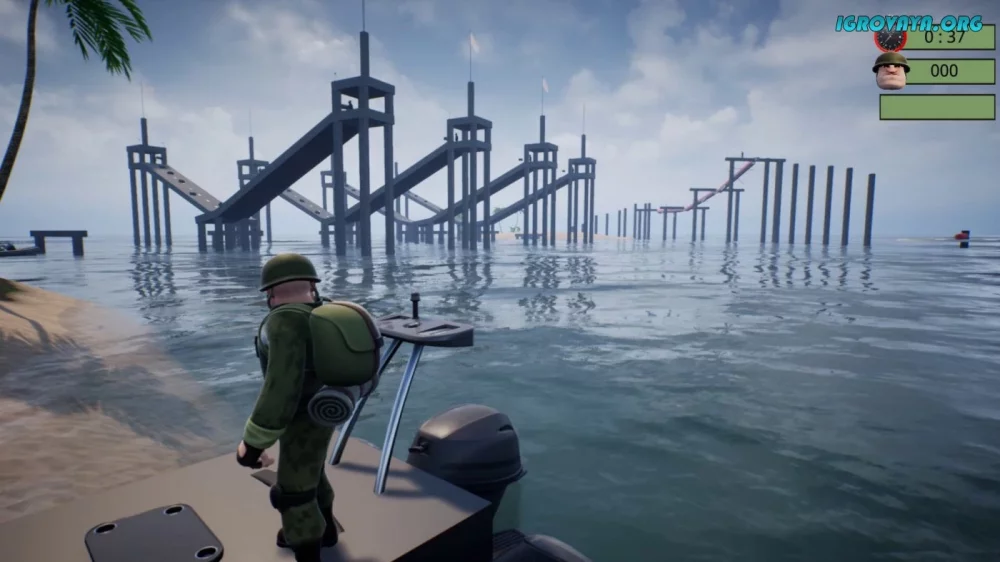Click the soldier head portrait icon
Screen dimensions: 1000x562
tap(890, 71)
